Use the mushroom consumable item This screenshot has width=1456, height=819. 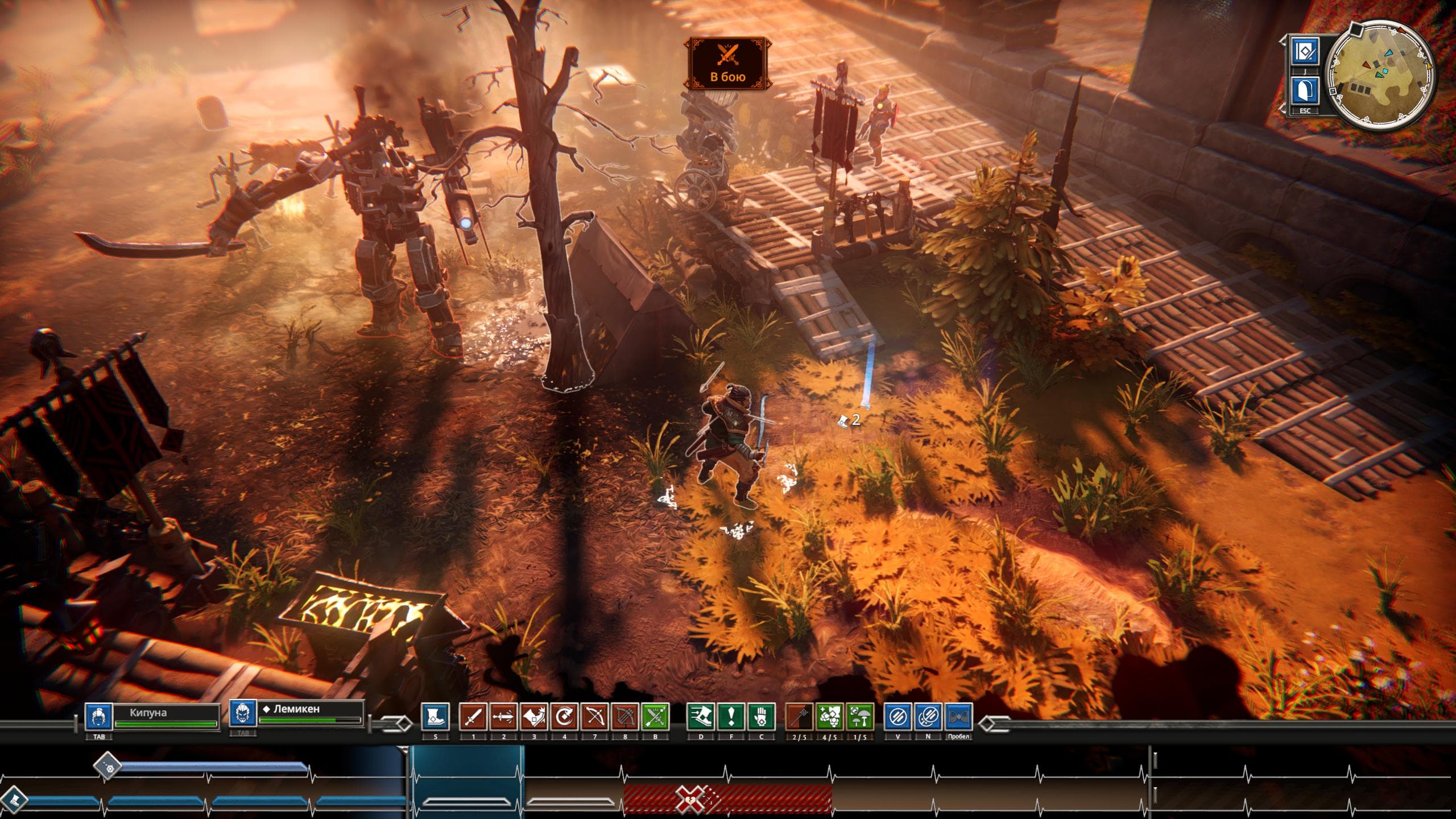pyautogui.click(x=860, y=717)
